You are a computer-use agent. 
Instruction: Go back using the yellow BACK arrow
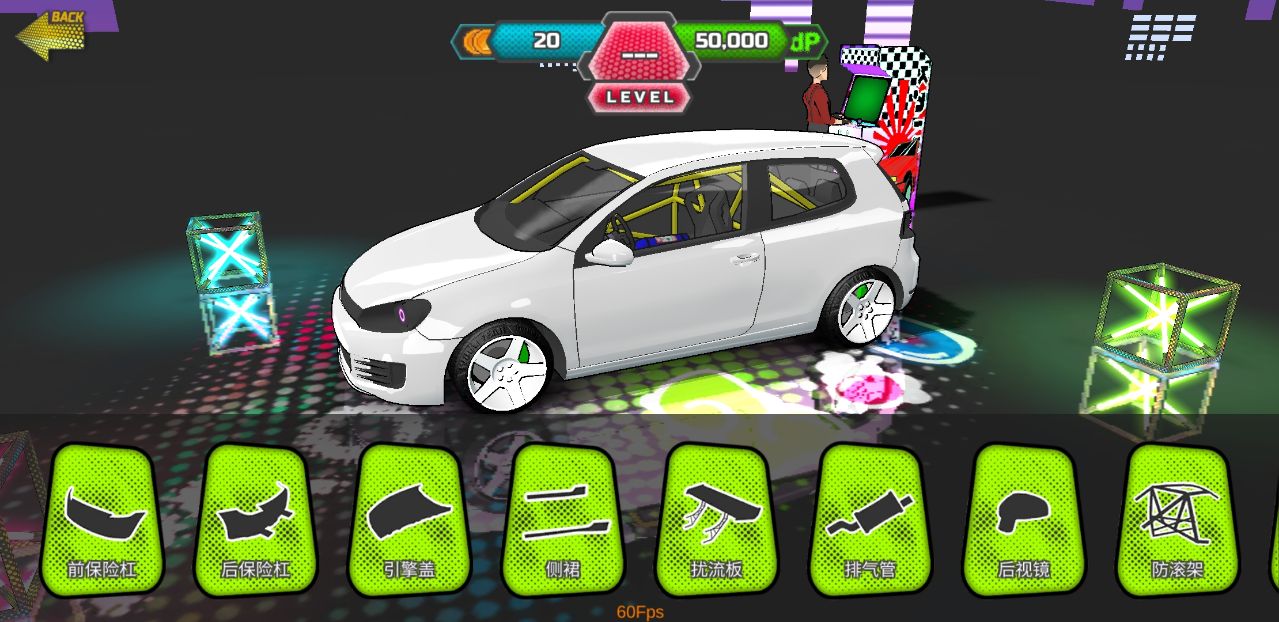[x=50, y=33]
